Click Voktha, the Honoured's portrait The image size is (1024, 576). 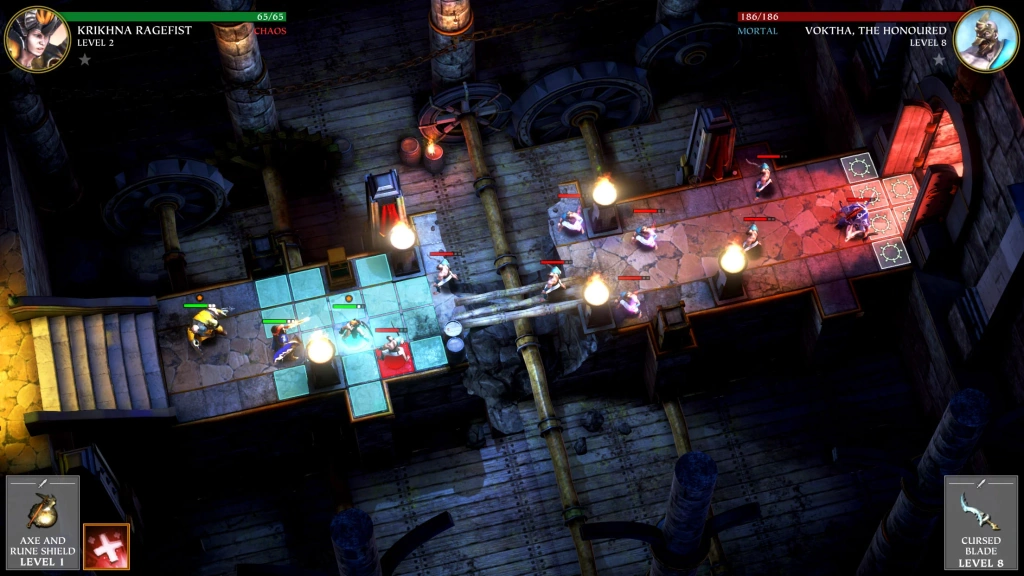pyautogui.click(x=985, y=39)
